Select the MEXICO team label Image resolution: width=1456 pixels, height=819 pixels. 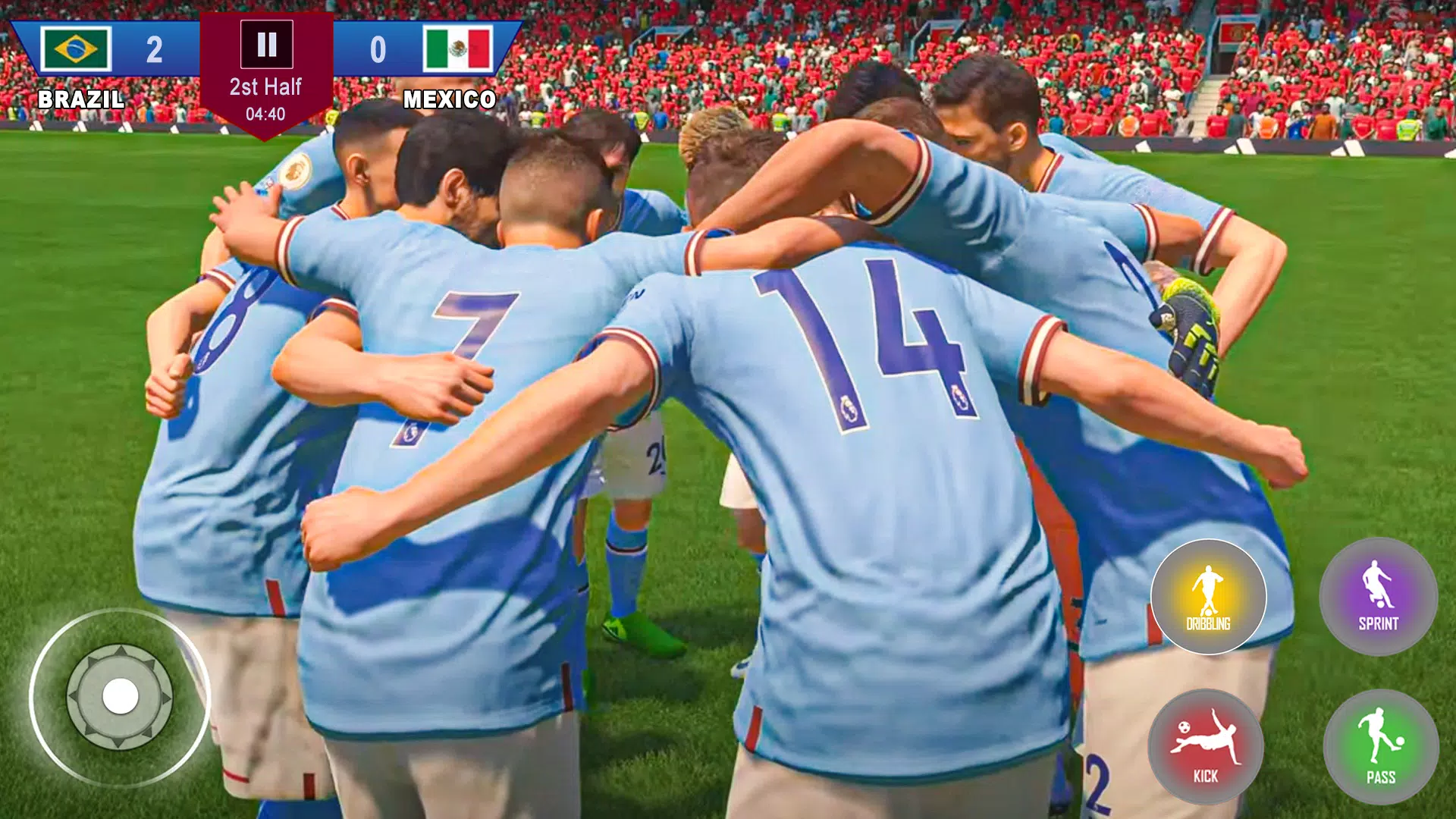(451, 97)
